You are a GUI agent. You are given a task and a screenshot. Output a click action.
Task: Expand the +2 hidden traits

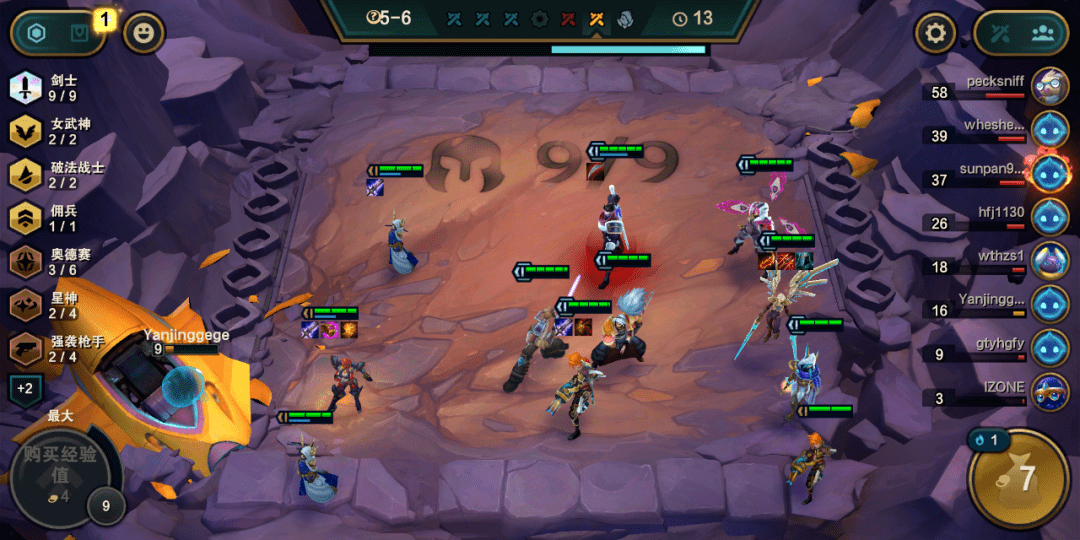tap(25, 388)
